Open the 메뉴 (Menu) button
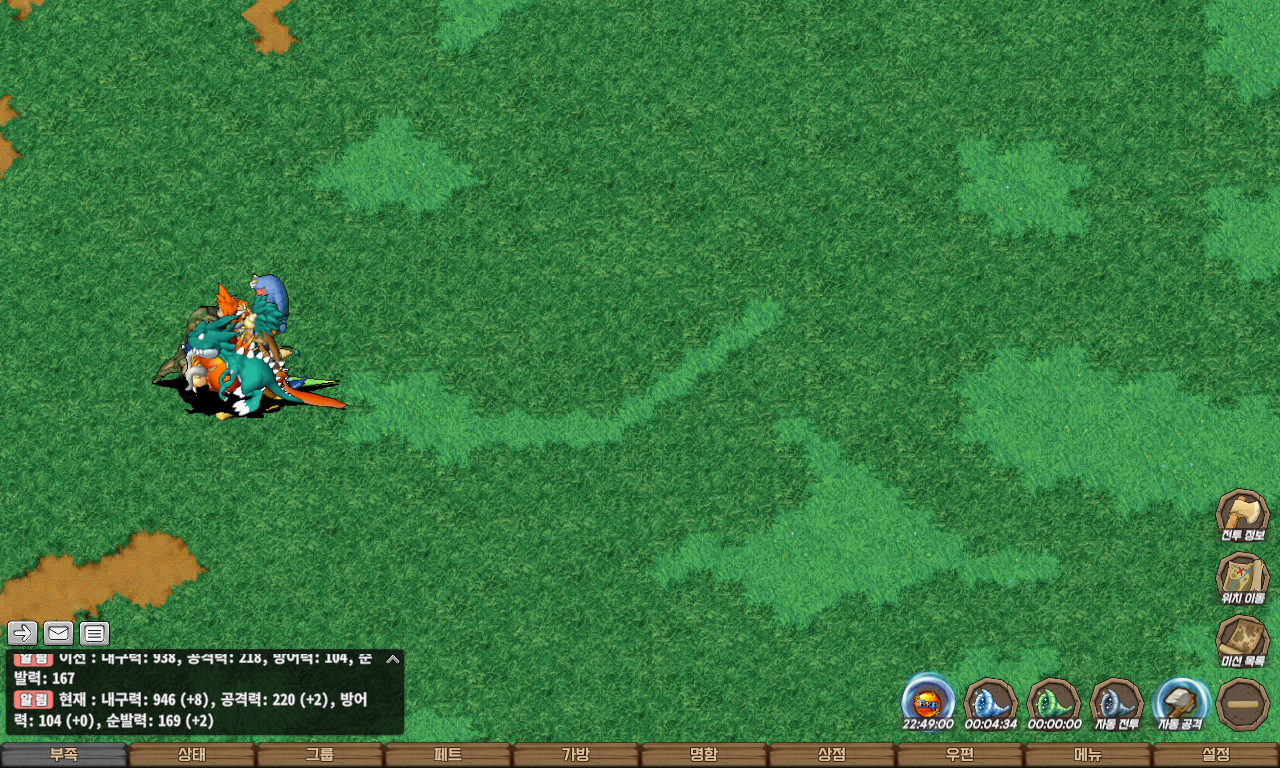The height and width of the screenshot is (768, 1280). [1088, 755]
